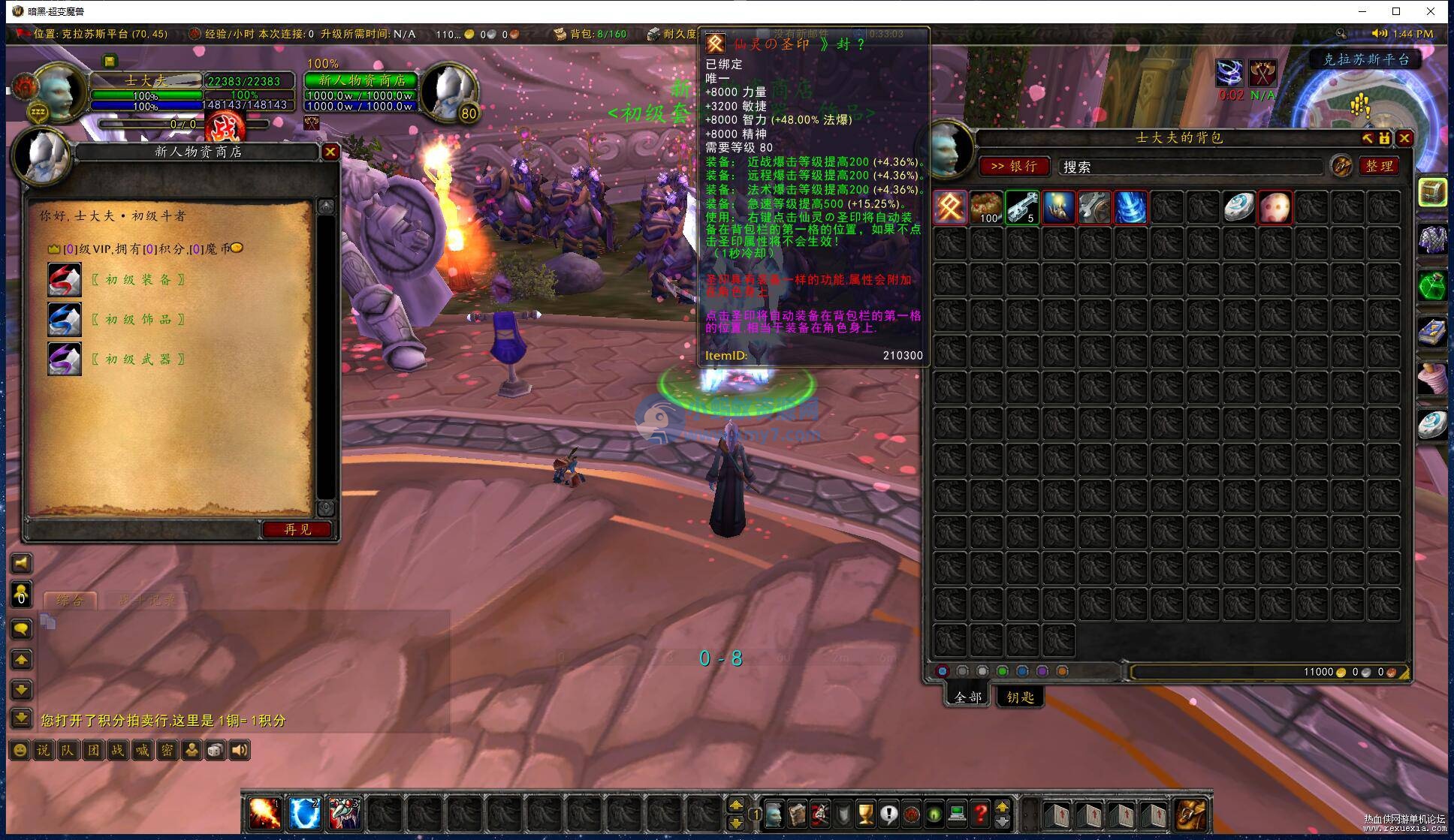Image resolution: width=1454 pixels, height=840 pixels.
Task: Switch to the 钥匙 keys tab
Action: pos(1020,697)
